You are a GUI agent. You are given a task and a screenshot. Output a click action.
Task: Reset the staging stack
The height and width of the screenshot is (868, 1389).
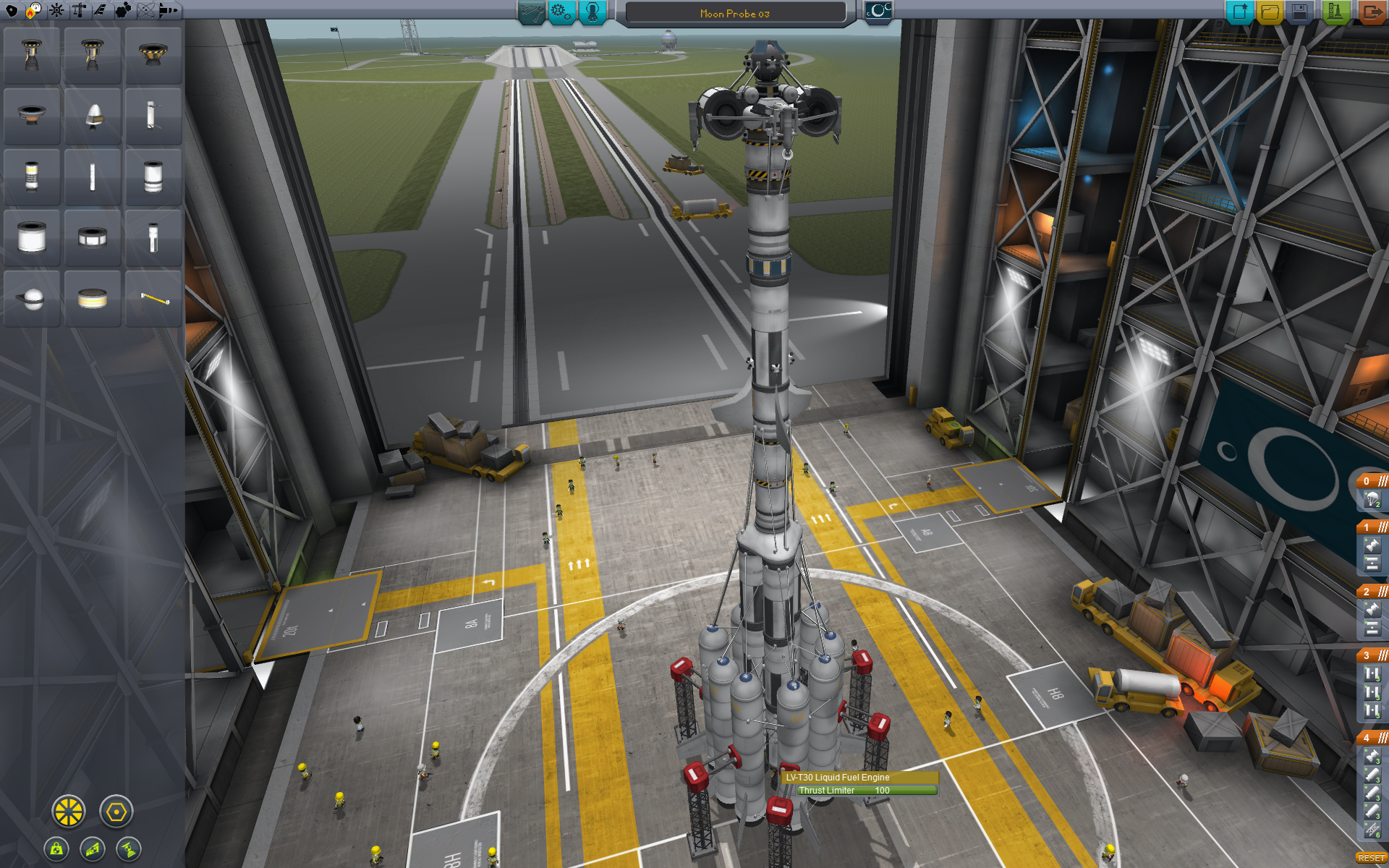[x=1371, y=858]
